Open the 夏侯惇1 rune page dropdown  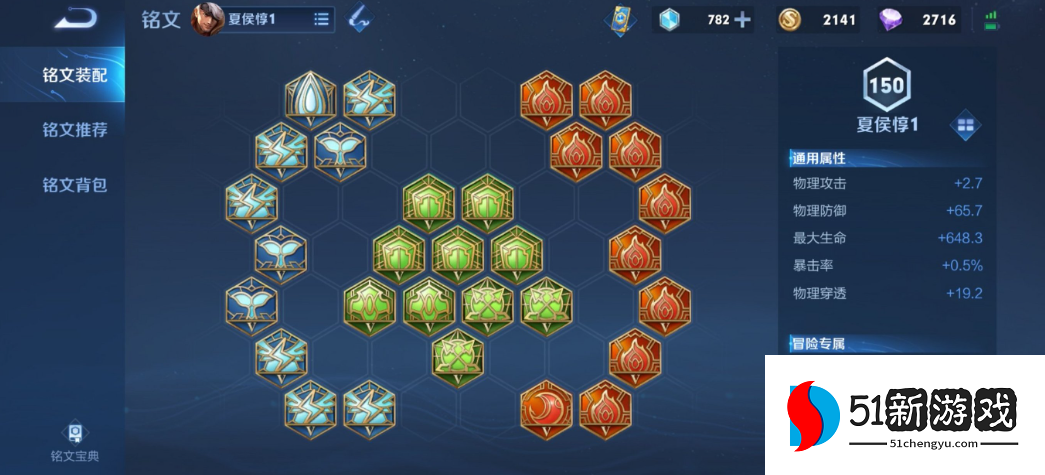pyautogui.click(x=321, y=19)
